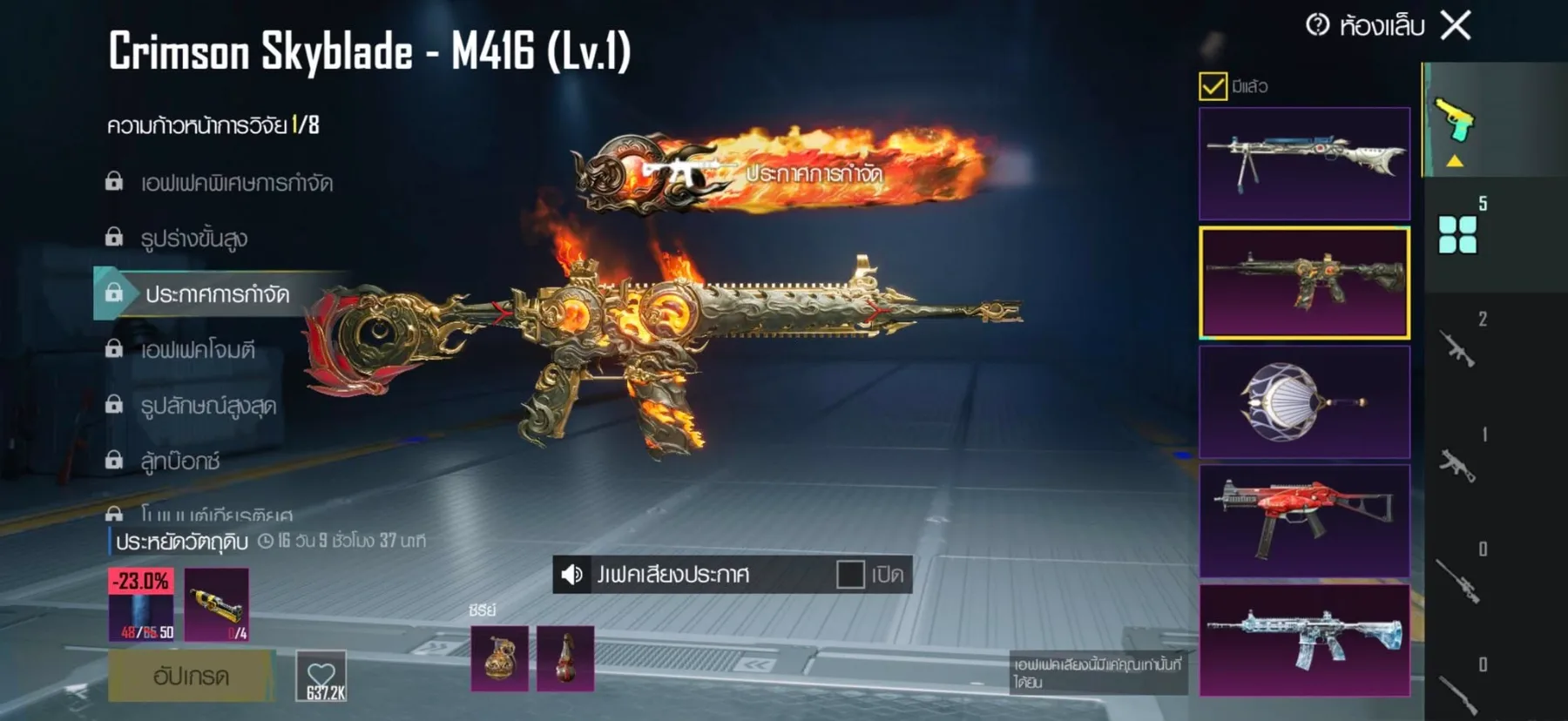Screen dimensions: 1568x721
Task: Click the speaker icon on the announcement sound bar
Action: click(571, 575)
